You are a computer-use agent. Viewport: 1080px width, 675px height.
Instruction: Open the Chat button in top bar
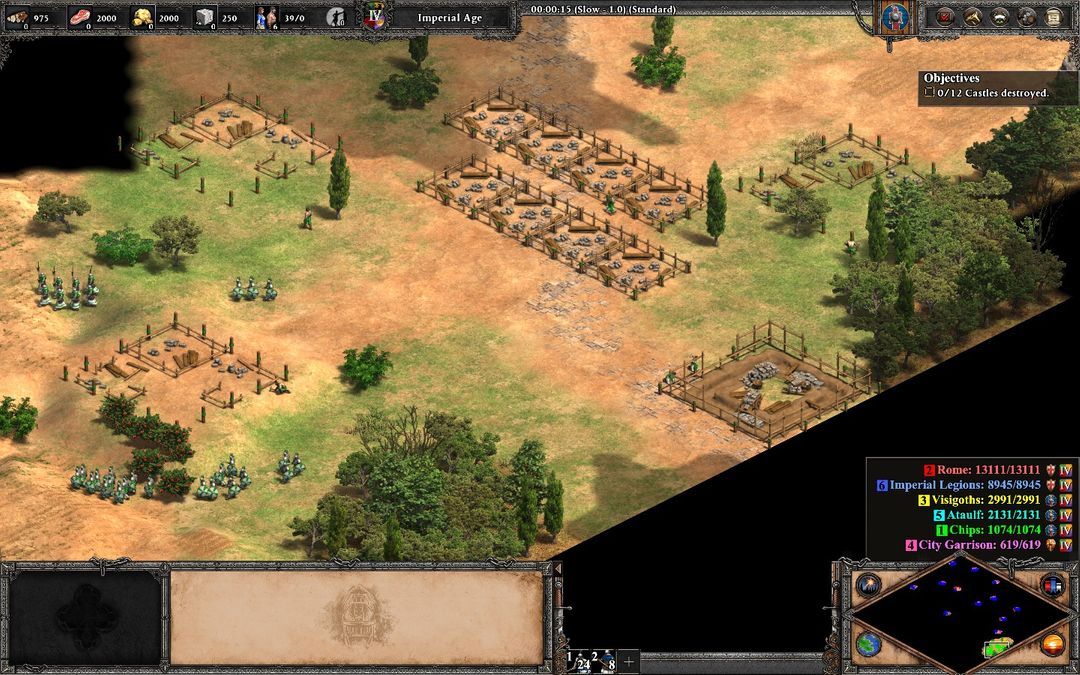point(1025,16)
